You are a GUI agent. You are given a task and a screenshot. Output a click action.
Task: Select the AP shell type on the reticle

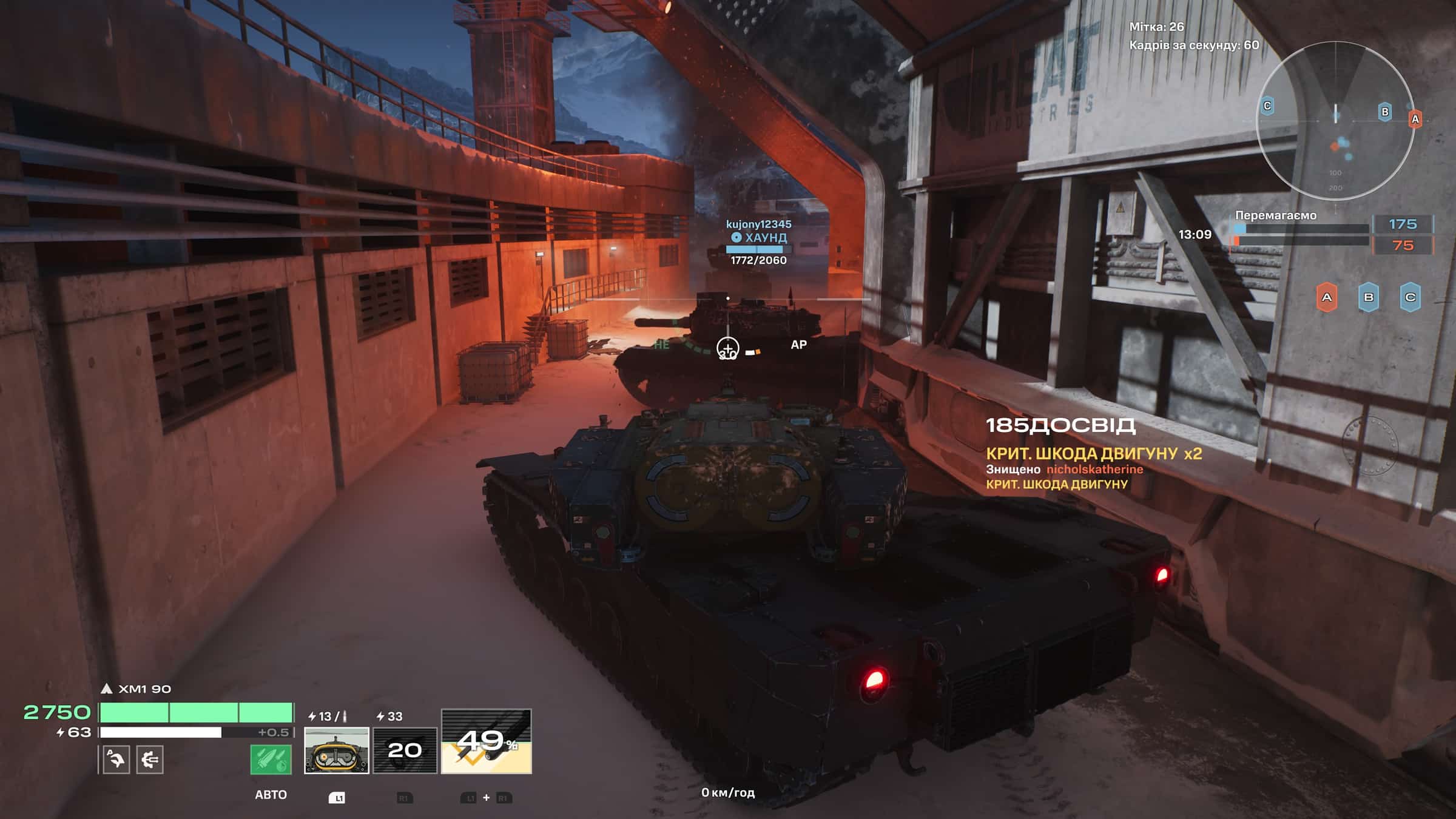(x=798, y=345)
